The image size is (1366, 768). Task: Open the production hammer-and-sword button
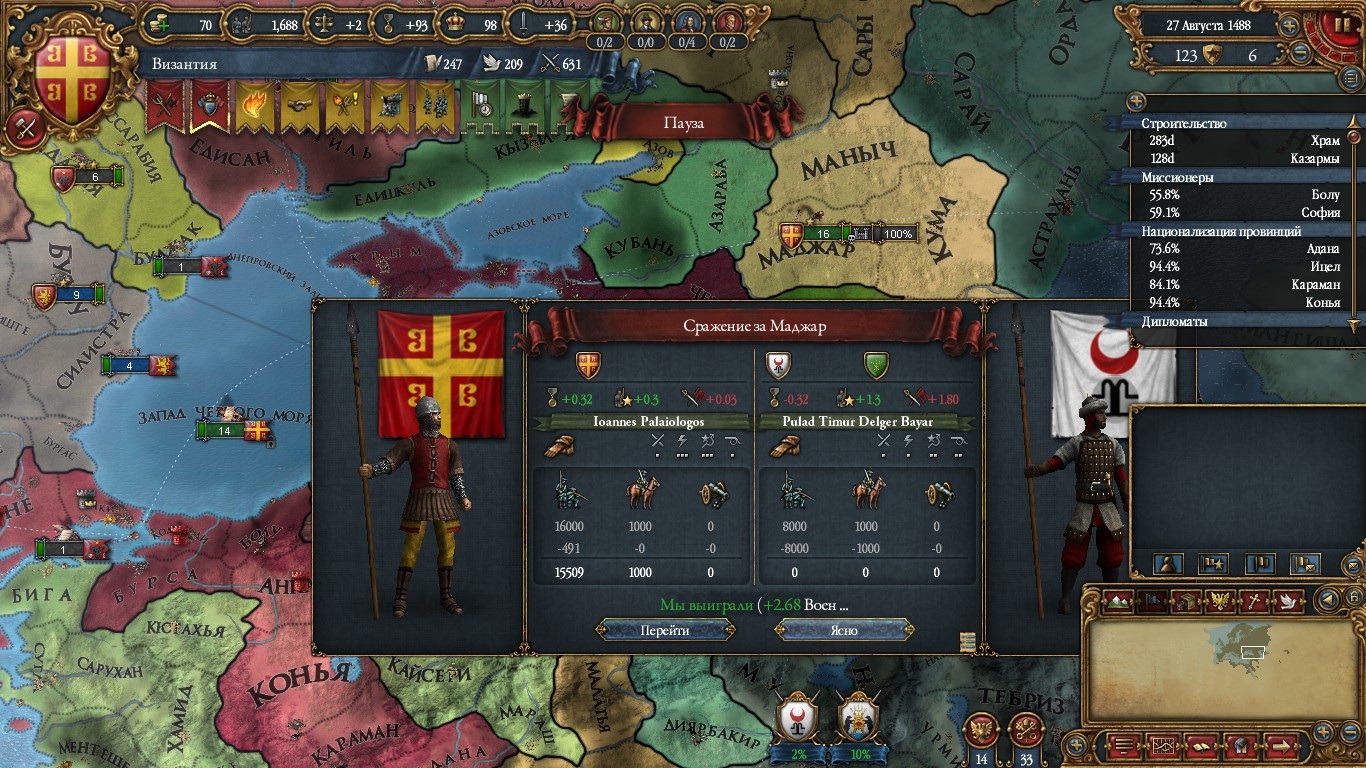23,128
